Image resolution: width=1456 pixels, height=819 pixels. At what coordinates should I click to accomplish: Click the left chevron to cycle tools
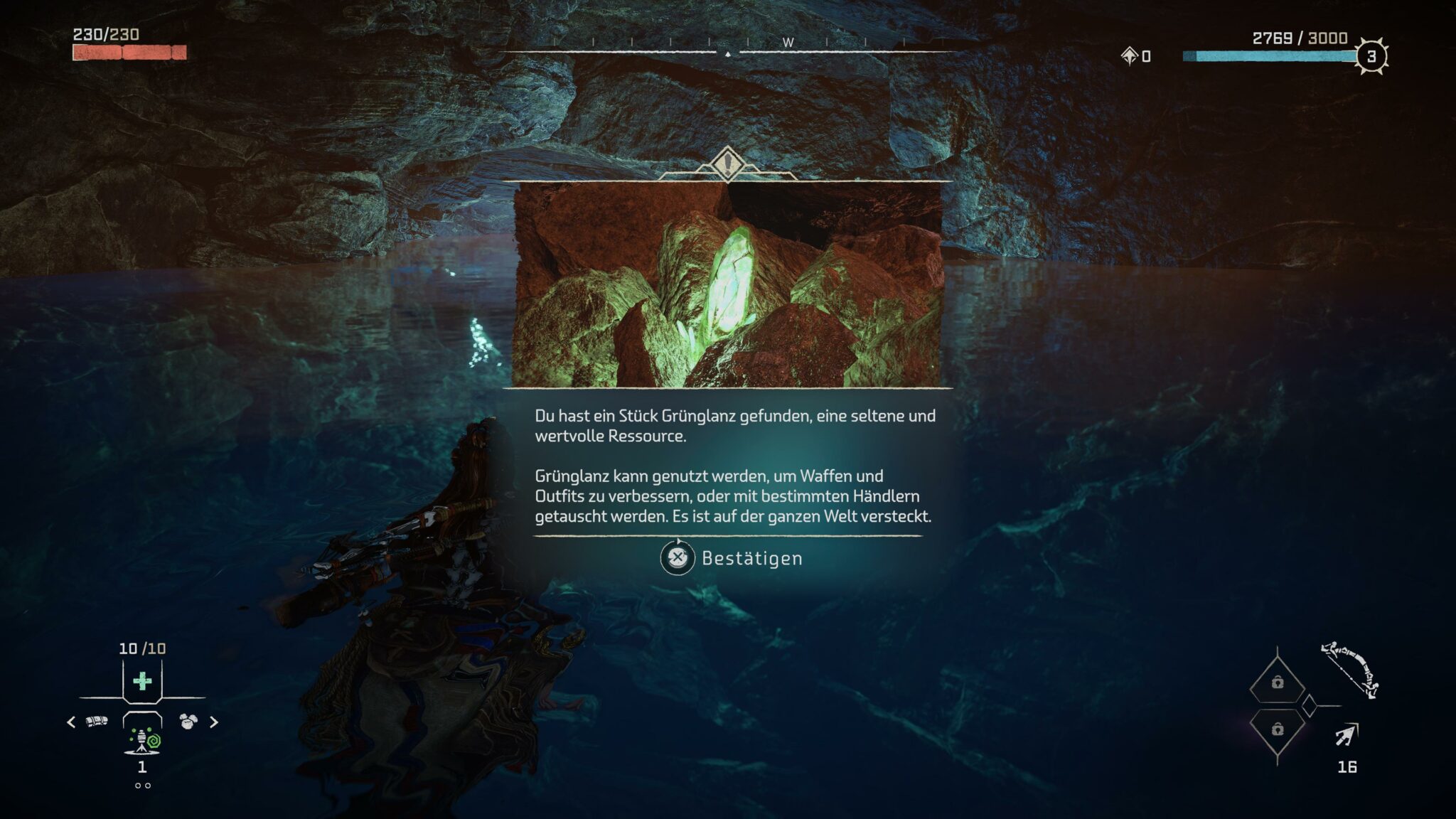(x=71, y=722)
